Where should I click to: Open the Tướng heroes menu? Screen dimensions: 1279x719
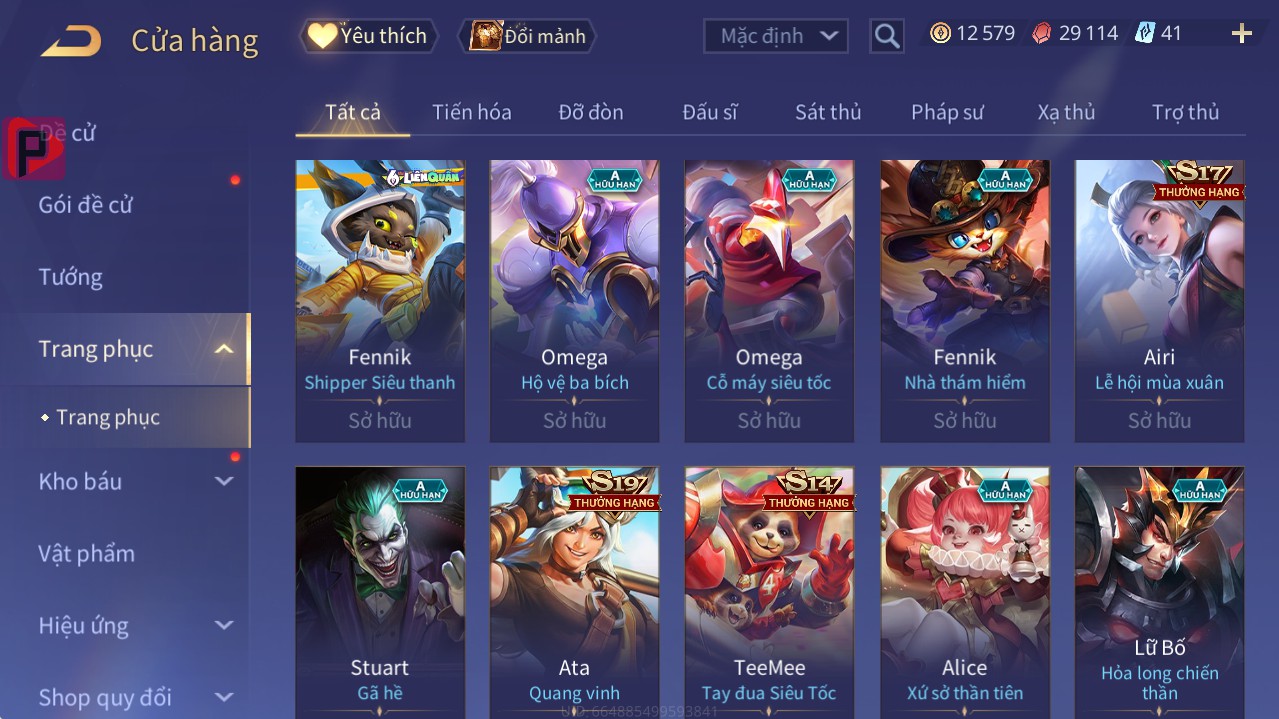coord(71,277)
